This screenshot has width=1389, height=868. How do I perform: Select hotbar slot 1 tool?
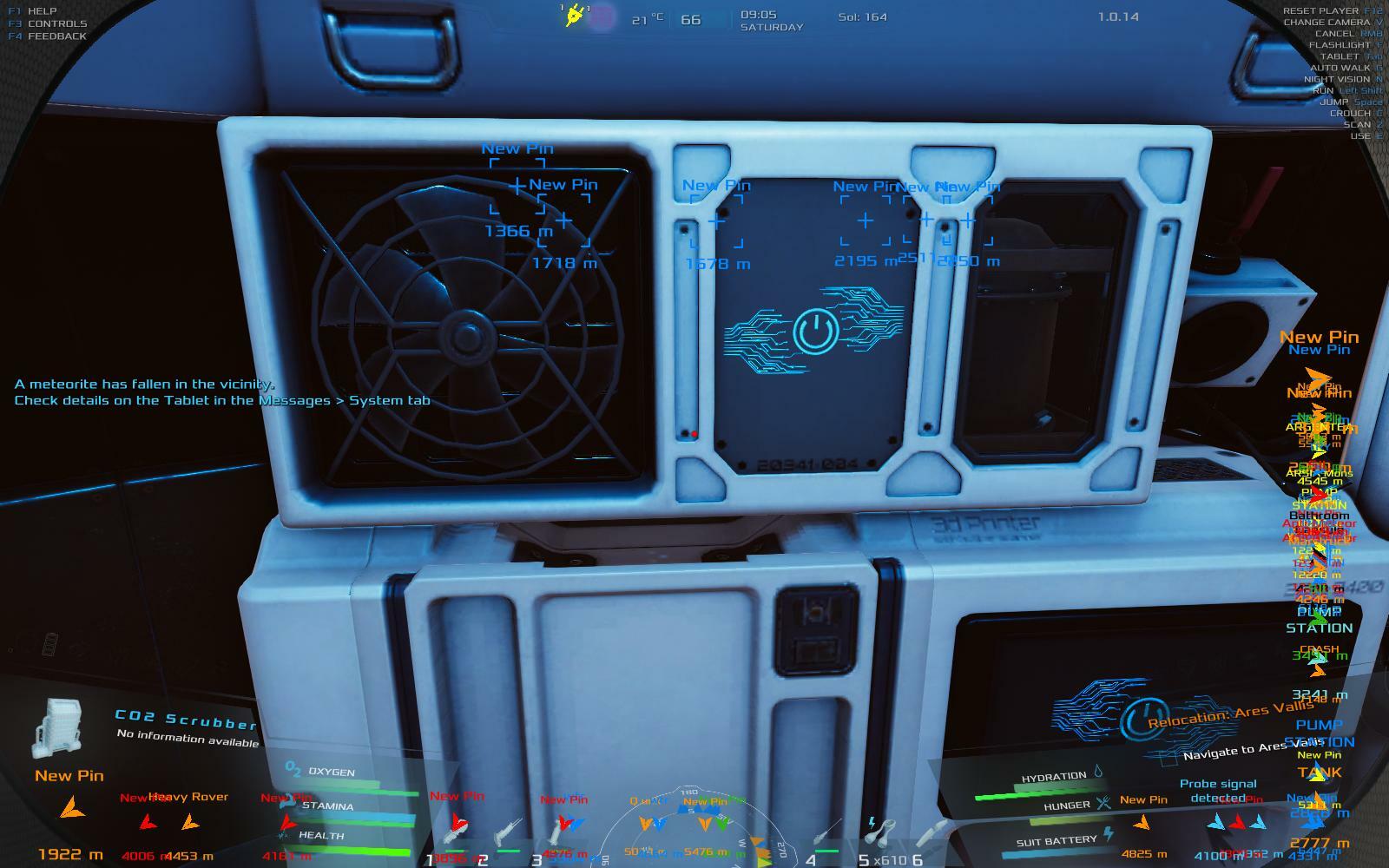(x=451, y=836)
